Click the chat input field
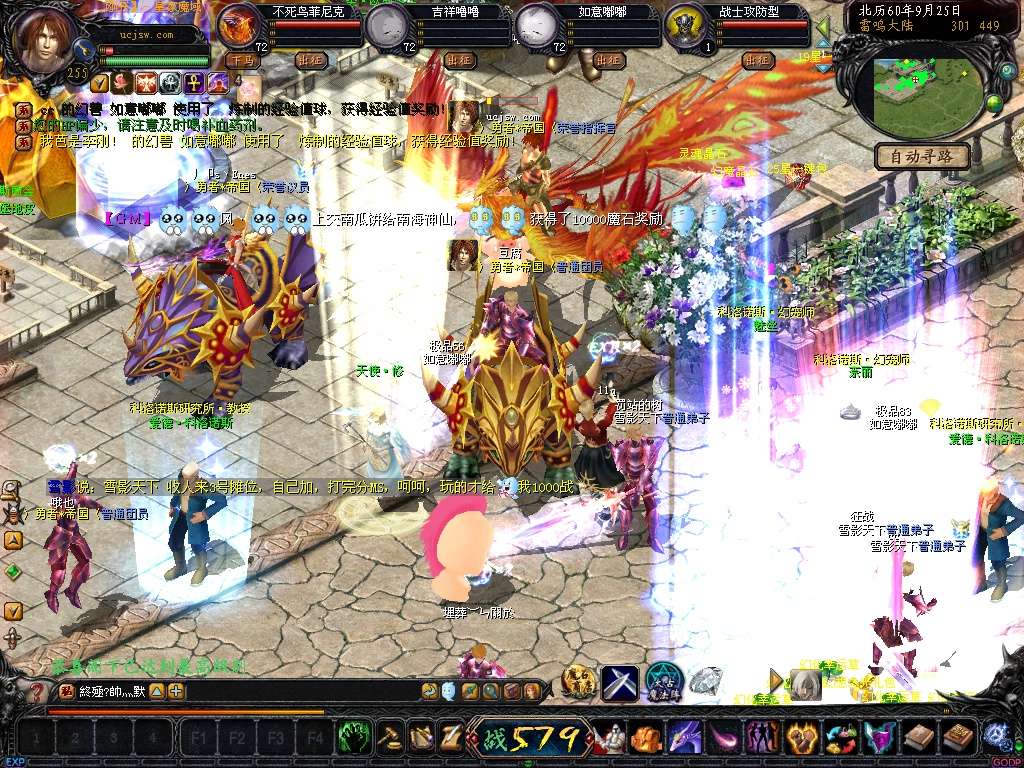Image resolution: width=1024 pixels, height=768 pixels. (300, 690)
